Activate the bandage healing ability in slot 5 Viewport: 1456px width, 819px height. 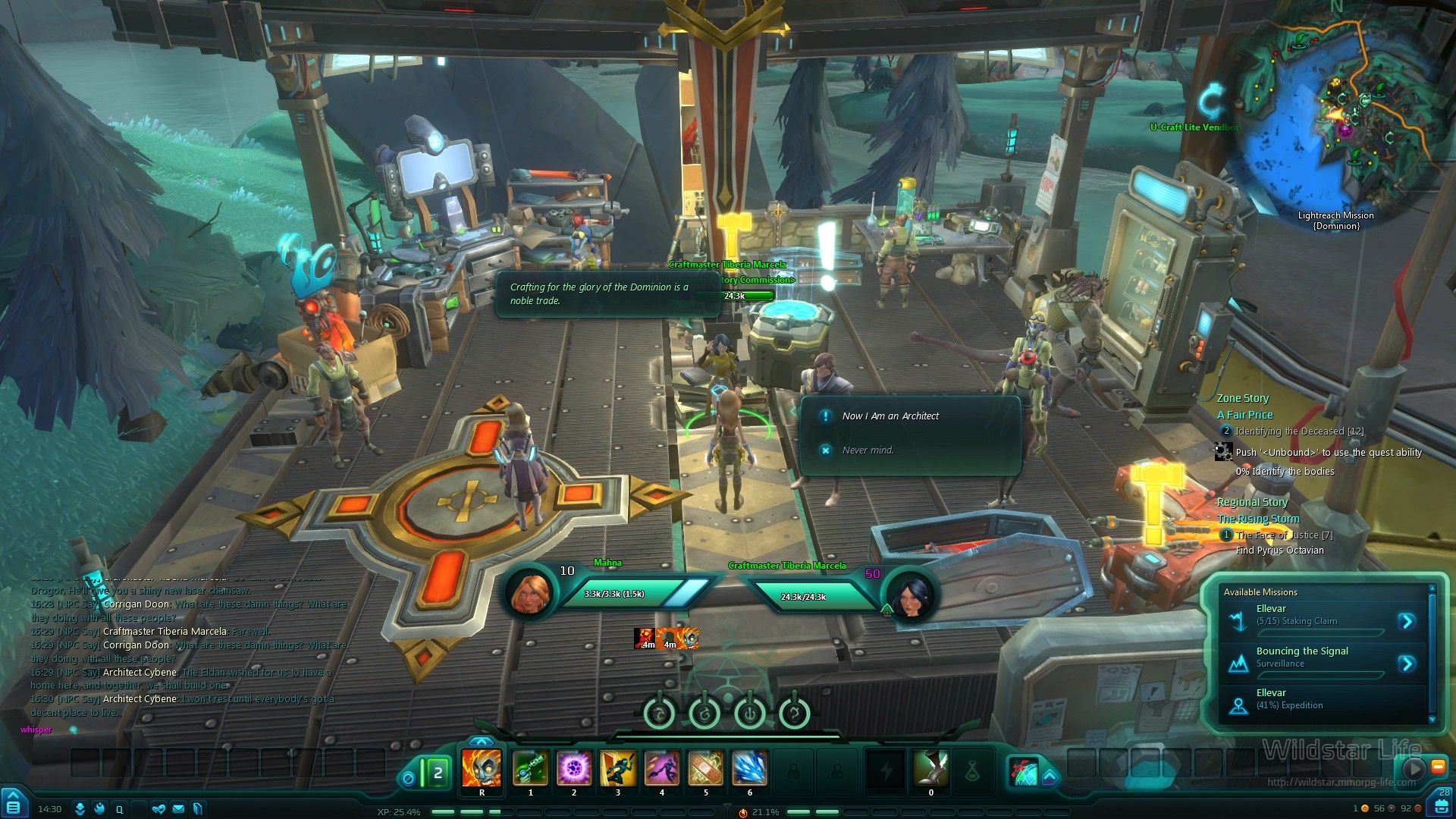tap(705, 768)
